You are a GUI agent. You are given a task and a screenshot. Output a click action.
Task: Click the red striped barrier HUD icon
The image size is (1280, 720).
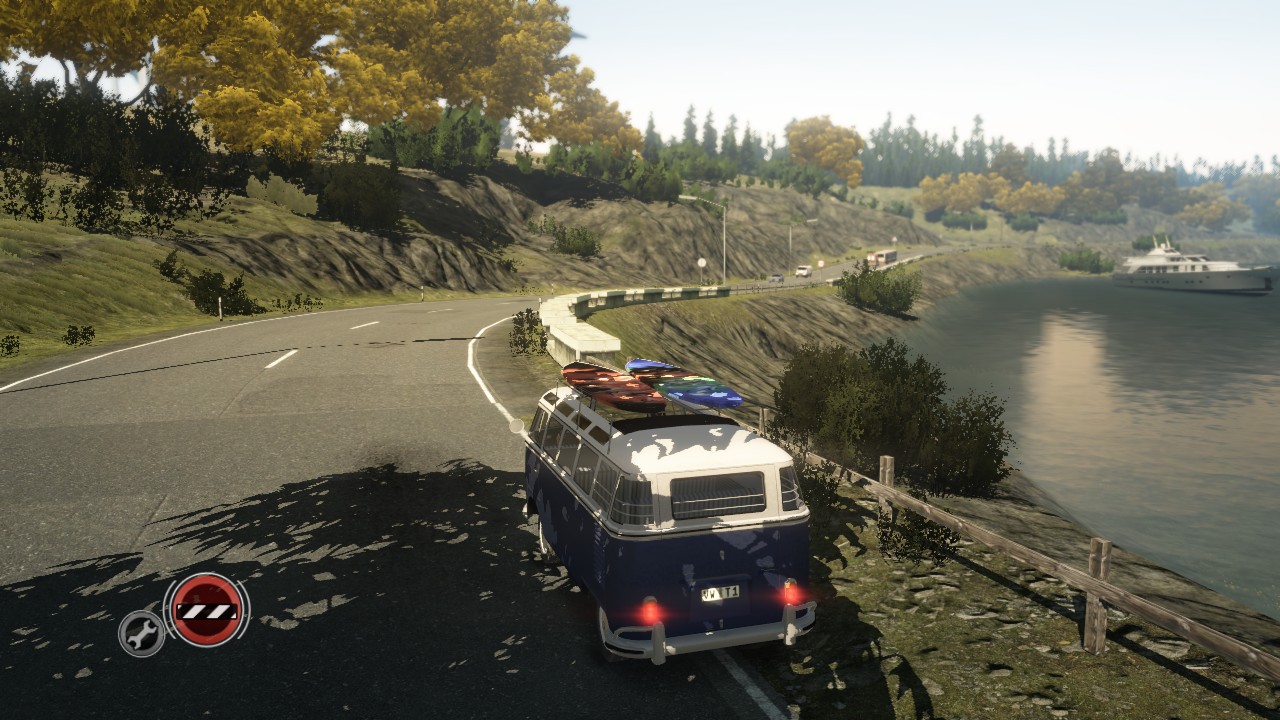(206, 610)
